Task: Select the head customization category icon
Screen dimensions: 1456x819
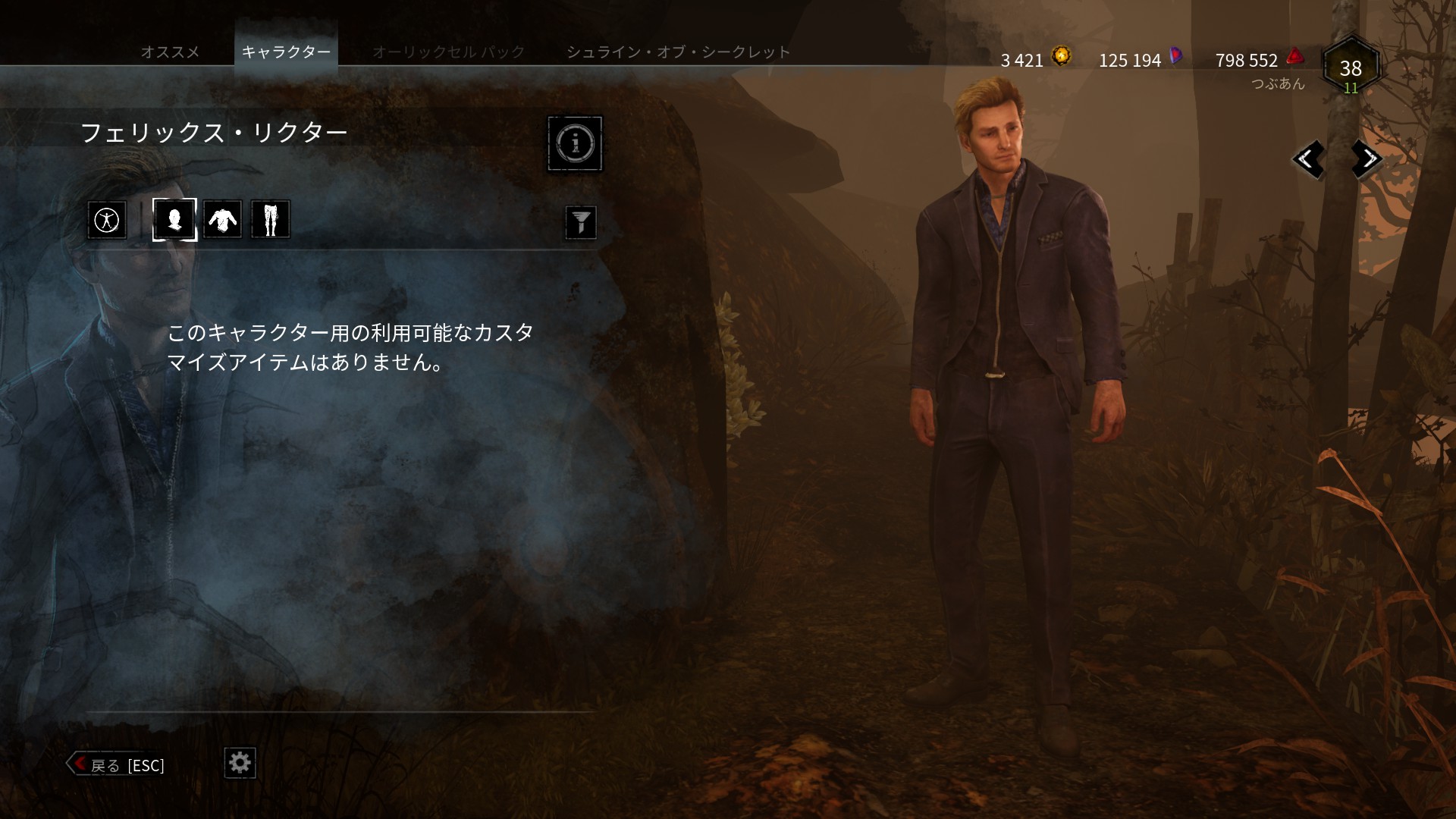Action: [x=174, y=219]
